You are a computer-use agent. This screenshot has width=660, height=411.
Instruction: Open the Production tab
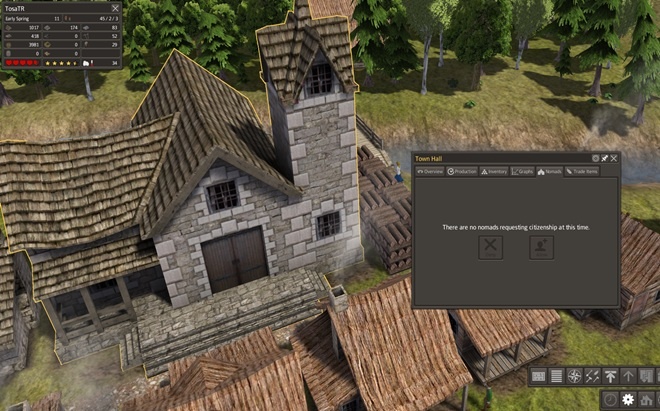[x=462, y=172]
